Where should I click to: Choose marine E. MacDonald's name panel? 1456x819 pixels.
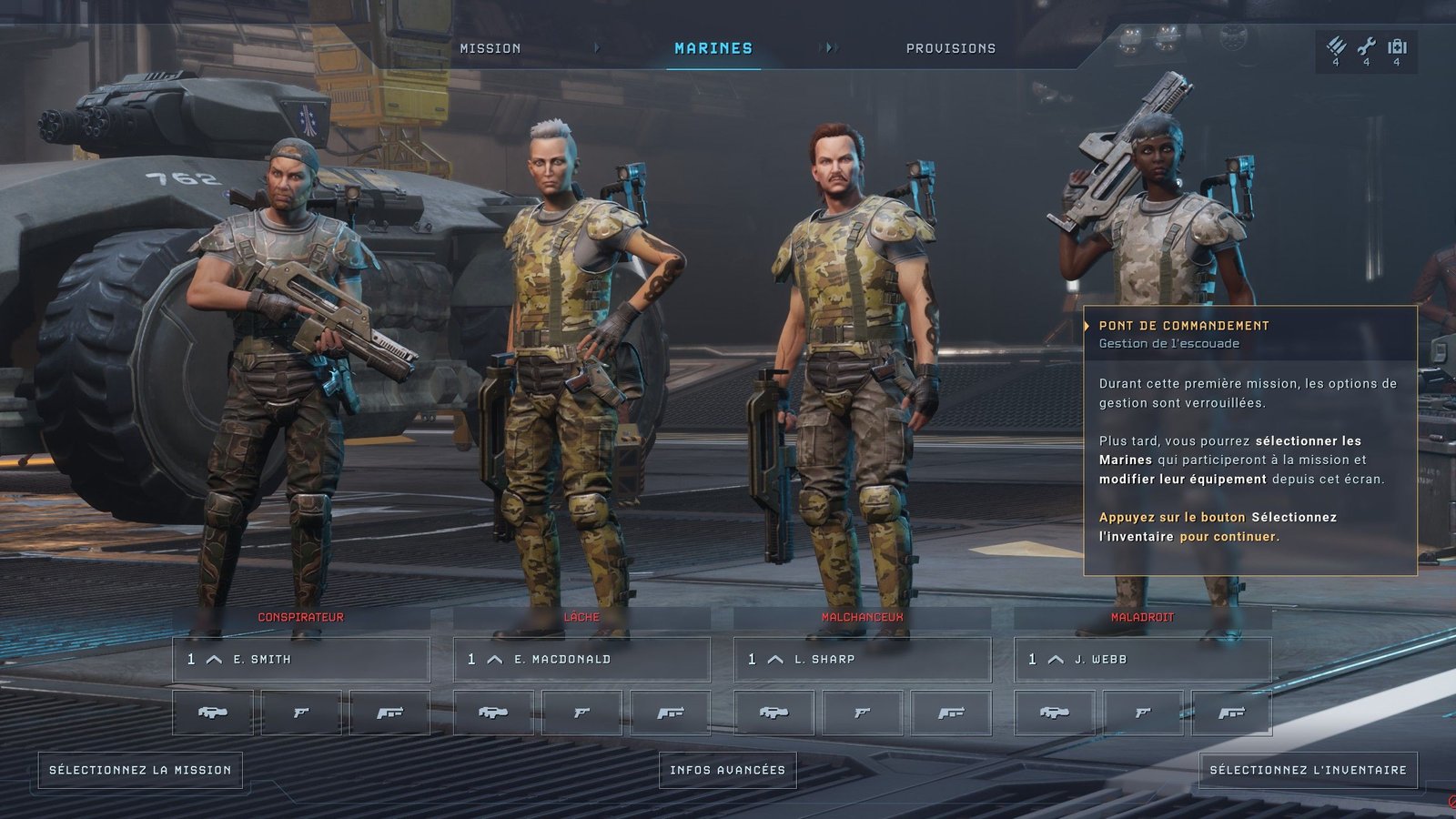(581, 659)
